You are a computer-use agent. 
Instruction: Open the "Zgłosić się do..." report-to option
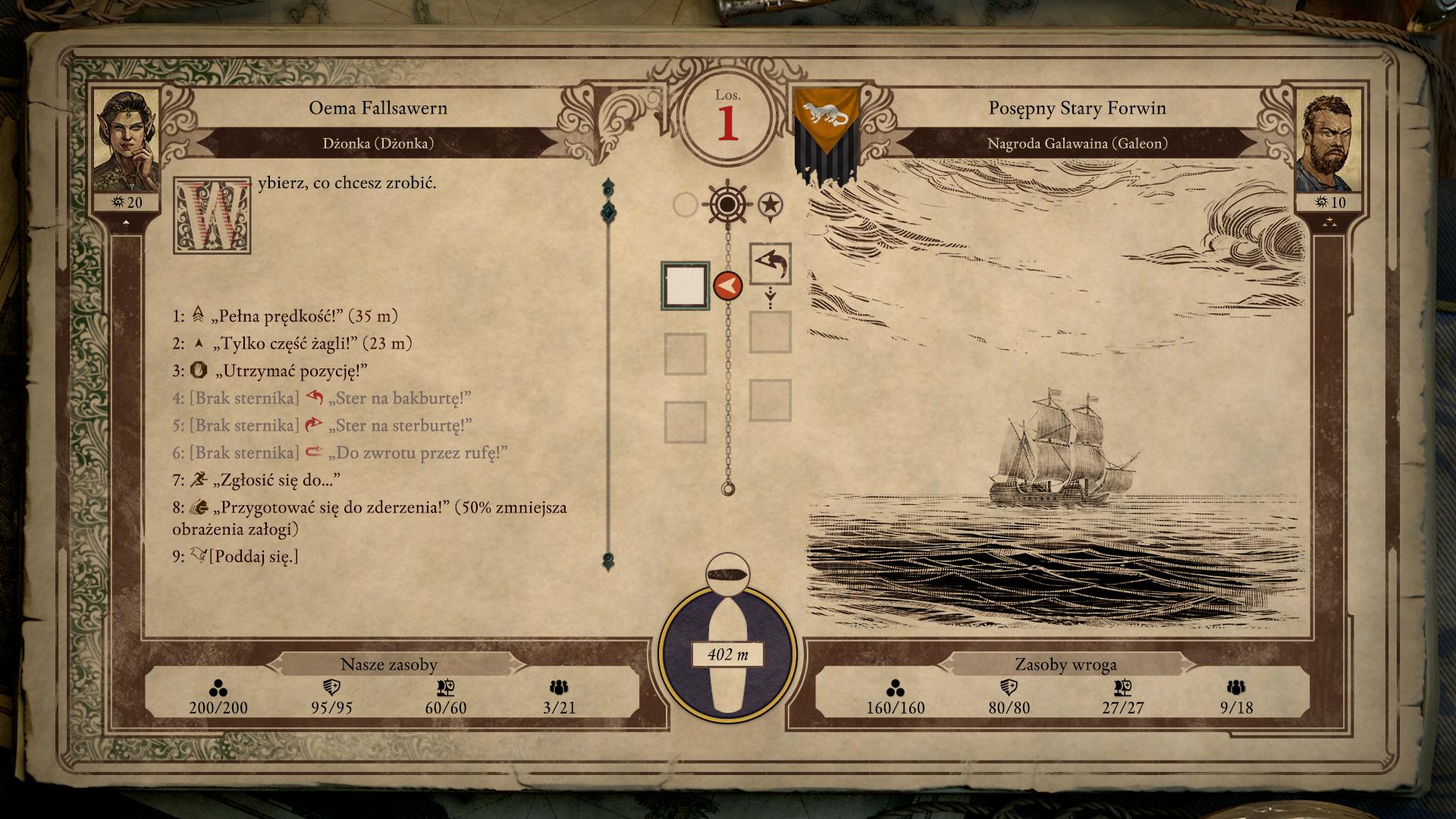(x=276, y=480)
